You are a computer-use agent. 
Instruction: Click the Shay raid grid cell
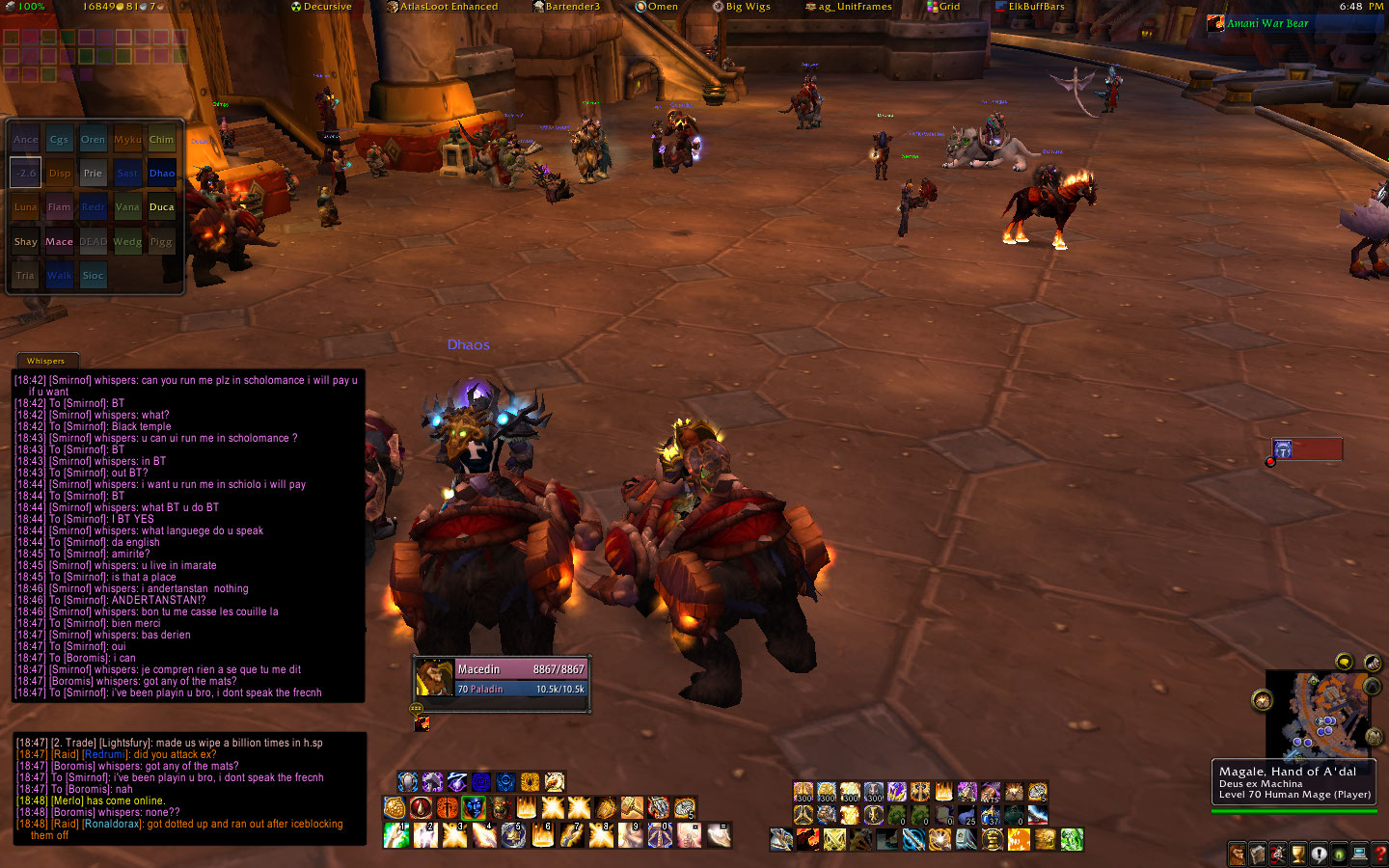(x=26, y=242)
